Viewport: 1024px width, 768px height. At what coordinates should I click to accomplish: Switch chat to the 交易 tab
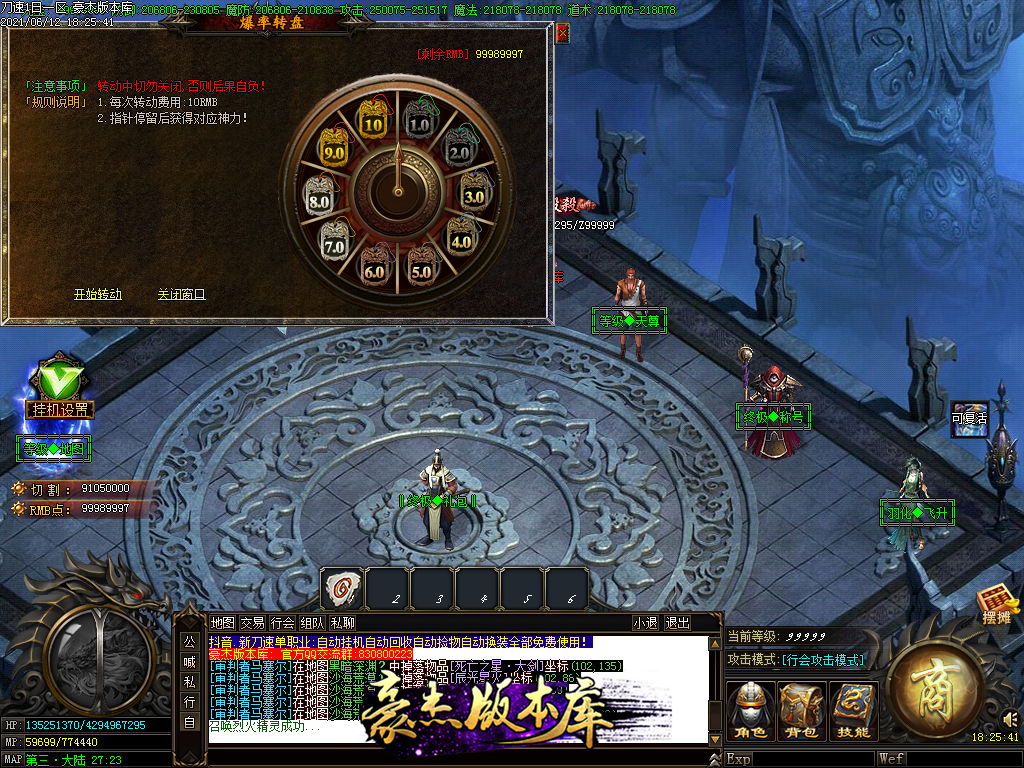253,622
